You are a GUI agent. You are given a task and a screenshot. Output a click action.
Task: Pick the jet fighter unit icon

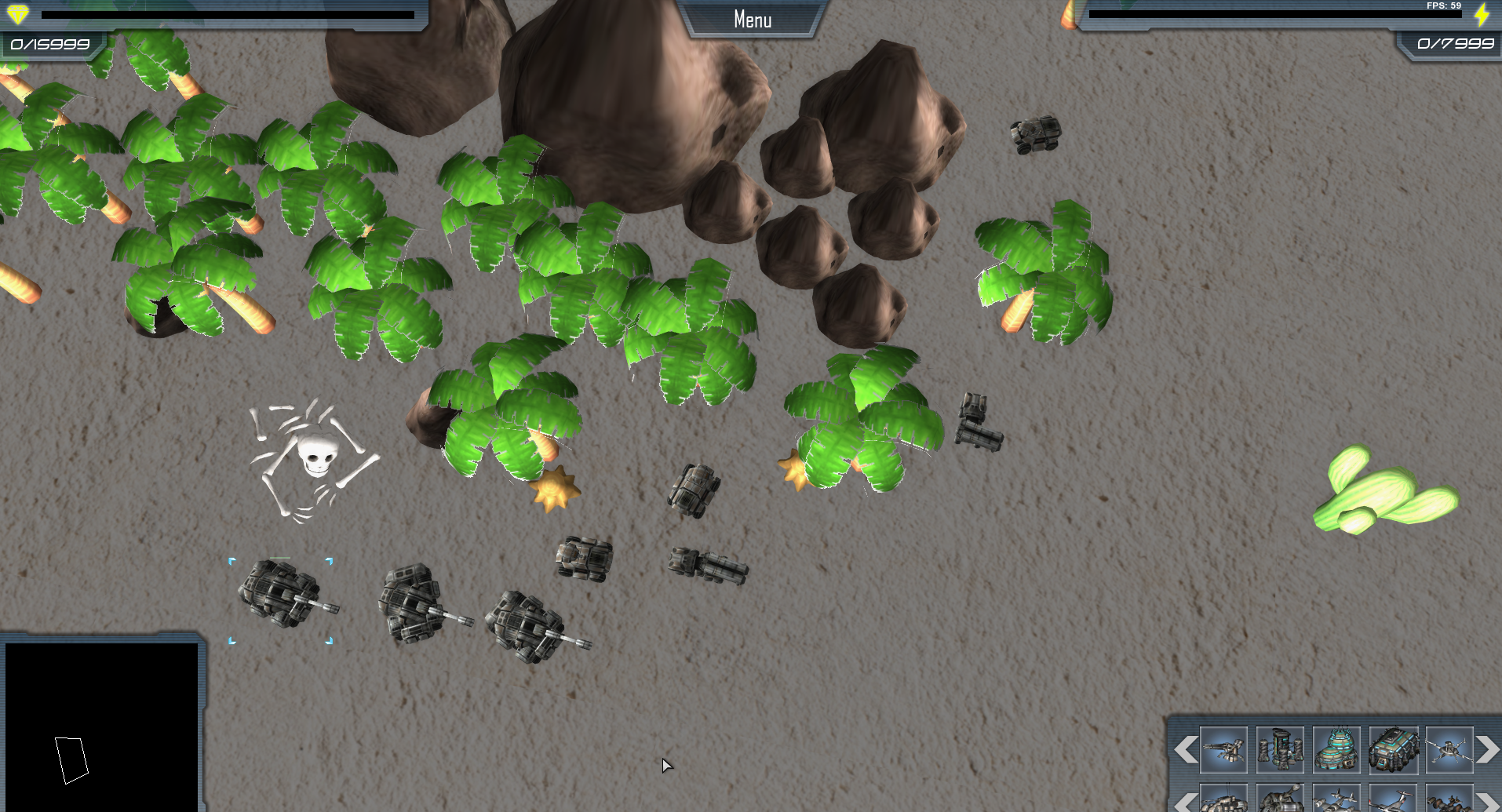(x=1394, y=802)
